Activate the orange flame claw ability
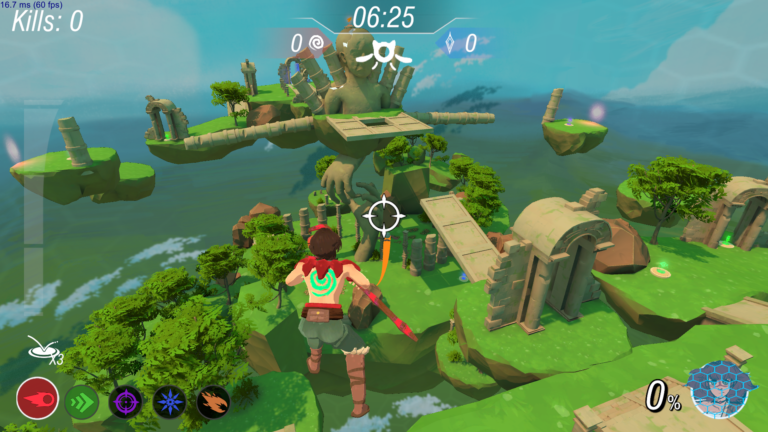 [213, 402]
